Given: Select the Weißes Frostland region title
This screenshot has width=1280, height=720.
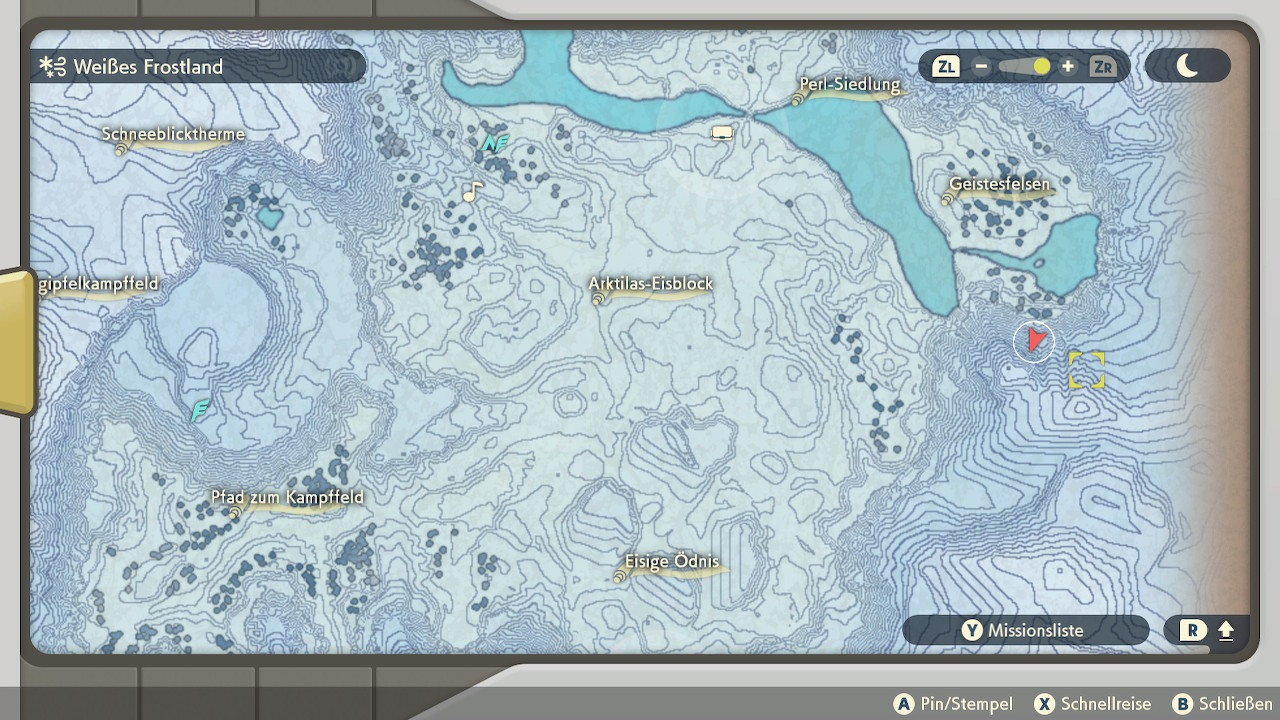Looking at the screenshot, I should pos(147,67).
